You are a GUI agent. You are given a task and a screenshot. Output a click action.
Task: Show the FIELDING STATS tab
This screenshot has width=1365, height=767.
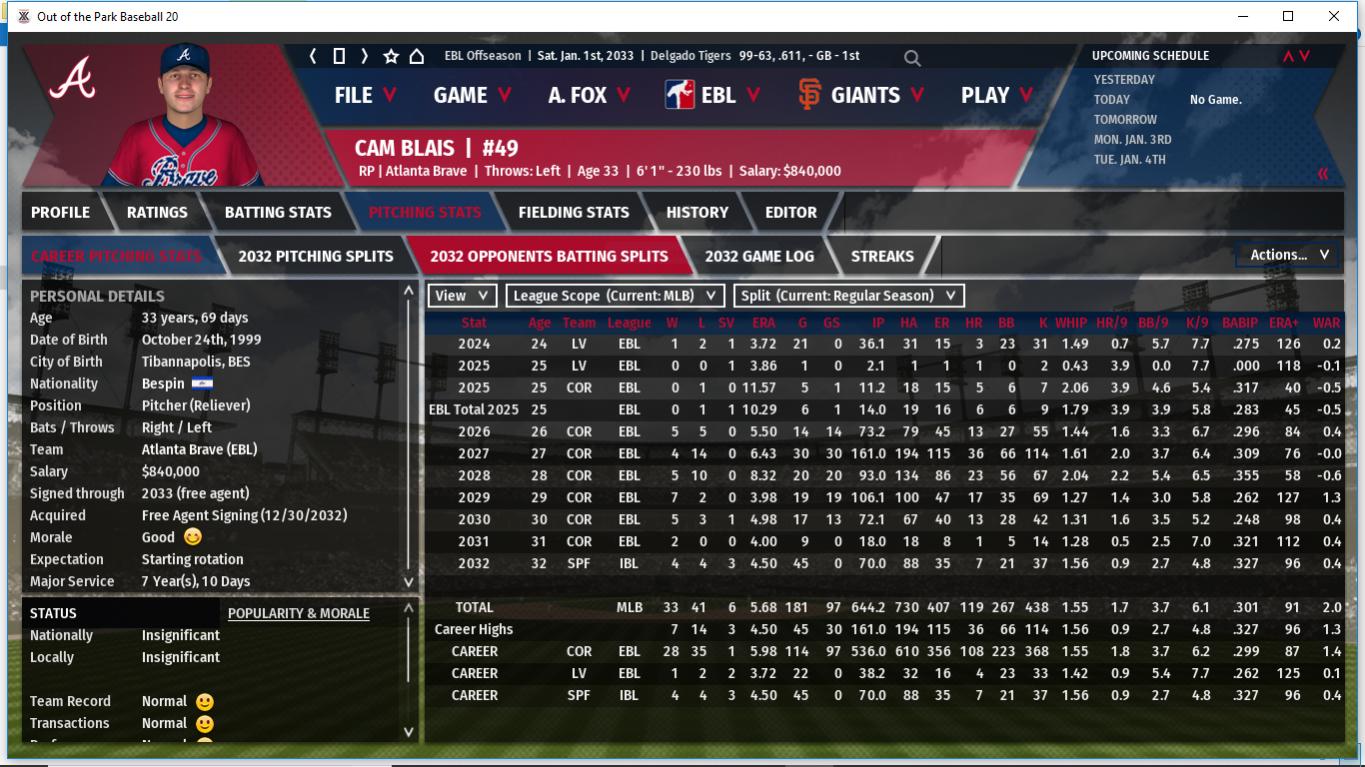pyautogui.click(x=573, y=212)
